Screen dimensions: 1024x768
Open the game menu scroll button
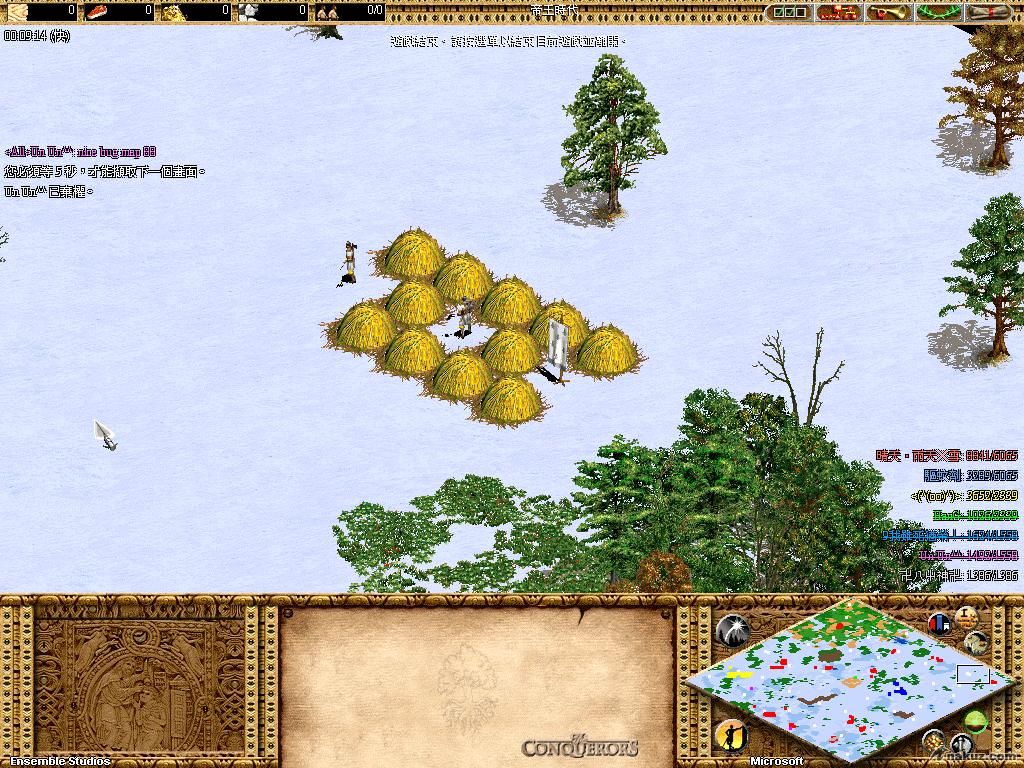point(988,12)
